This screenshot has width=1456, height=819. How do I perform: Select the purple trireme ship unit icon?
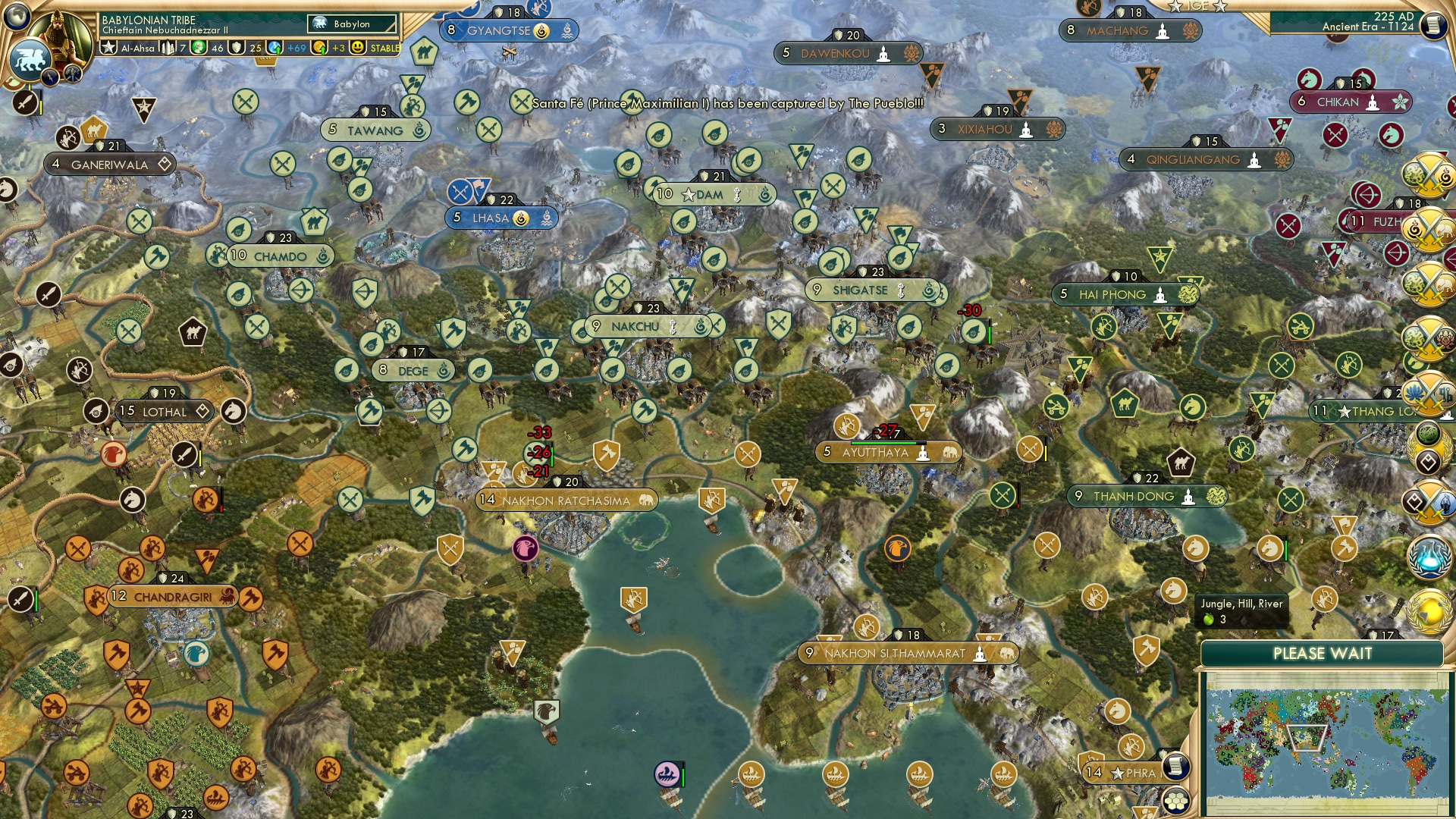[x=666, y=772]
